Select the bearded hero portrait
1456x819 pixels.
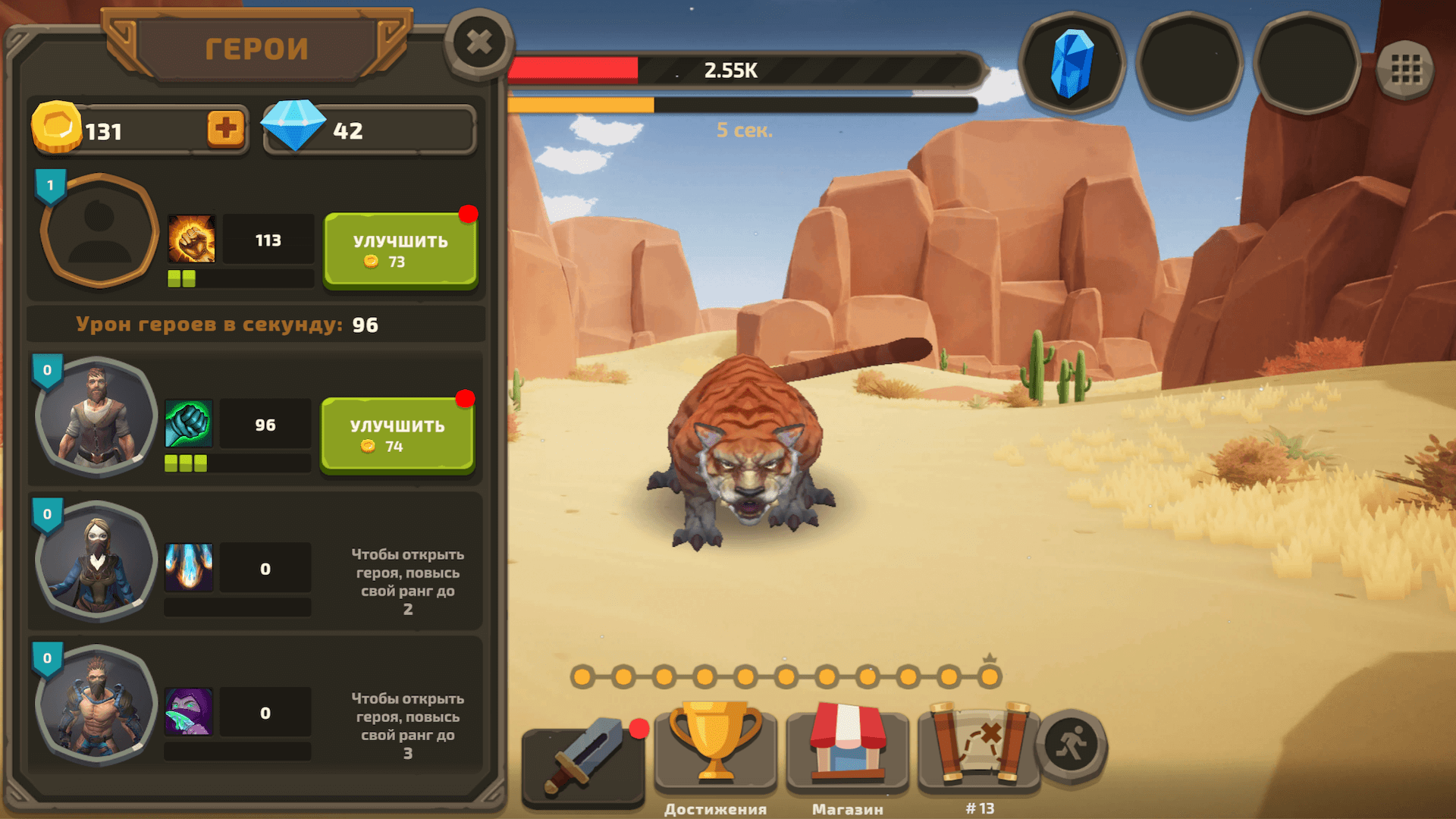[96, 417]
